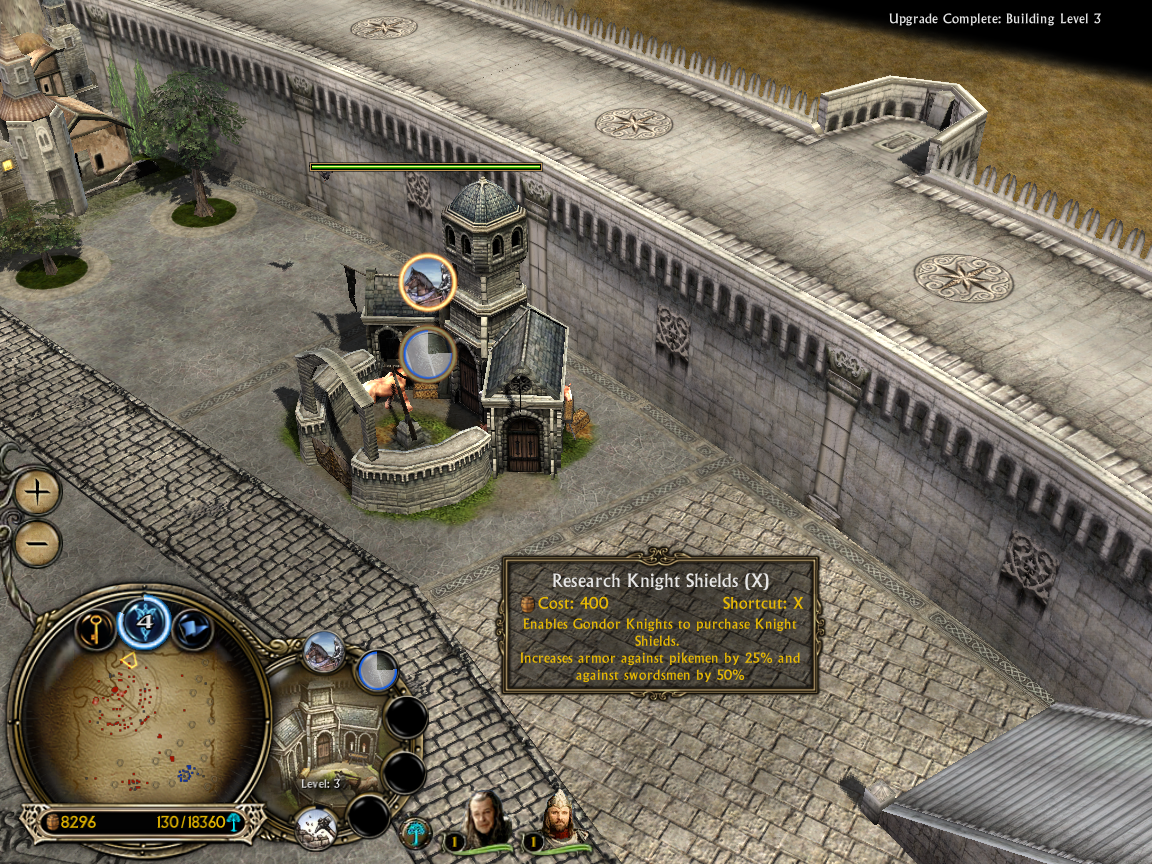The height and width of the screenshot is (864, 1152).
Task: Select the blue banner icon above minimap
Action: pyautogui.click(x=193, y=629)
